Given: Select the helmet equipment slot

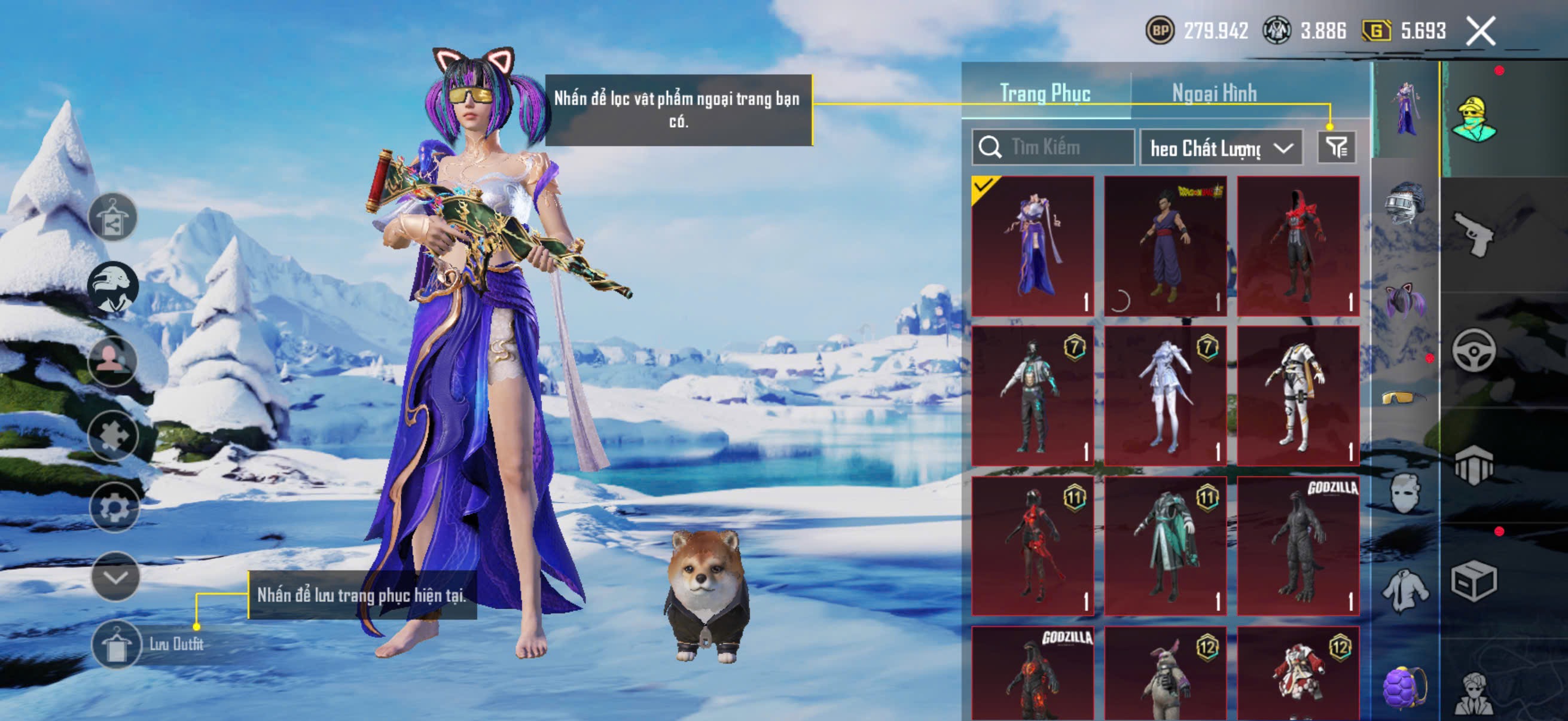Looking at the screenshot, I should (x=1405, y=204).
